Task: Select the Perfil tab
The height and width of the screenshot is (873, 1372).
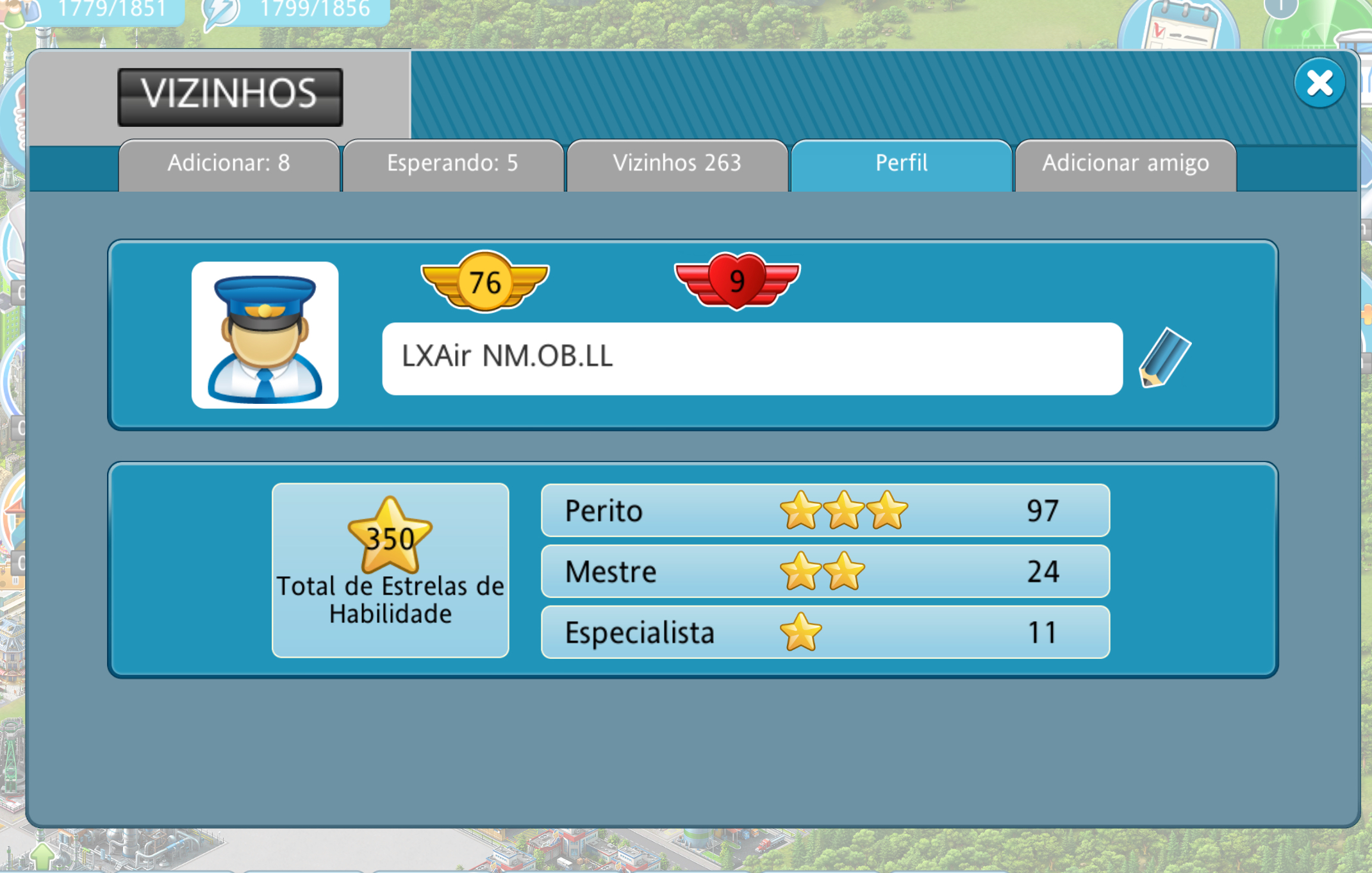Action: 901,164
